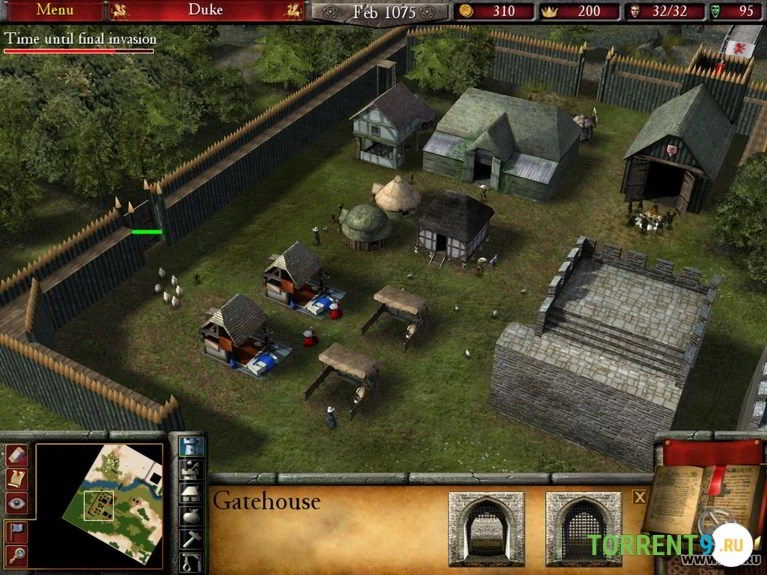This screenshot has width=767, height=575.
Task: Open the parchment scroll button
Action: tap(17, 480)
